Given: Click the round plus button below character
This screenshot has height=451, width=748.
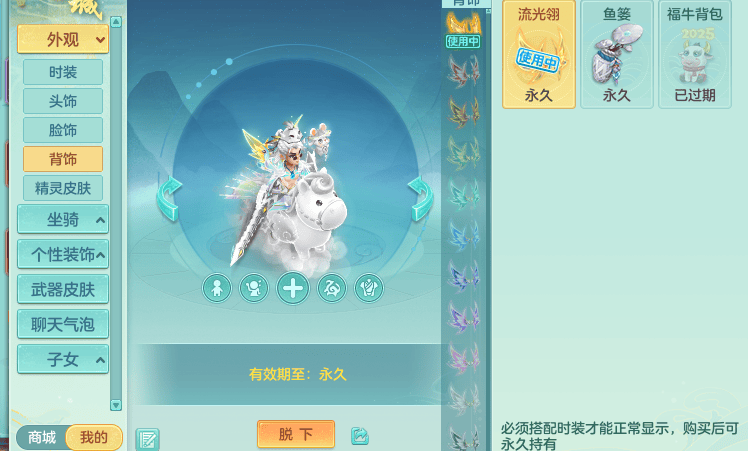Looking at the screenshot, I should tap(293, 289).
